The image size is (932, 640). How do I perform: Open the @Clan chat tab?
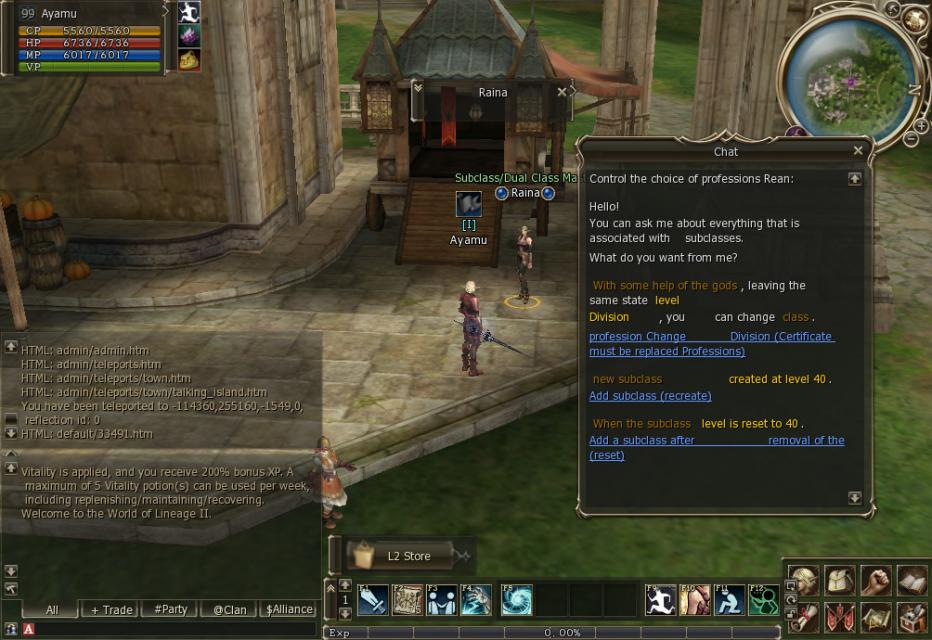[229, 609]
